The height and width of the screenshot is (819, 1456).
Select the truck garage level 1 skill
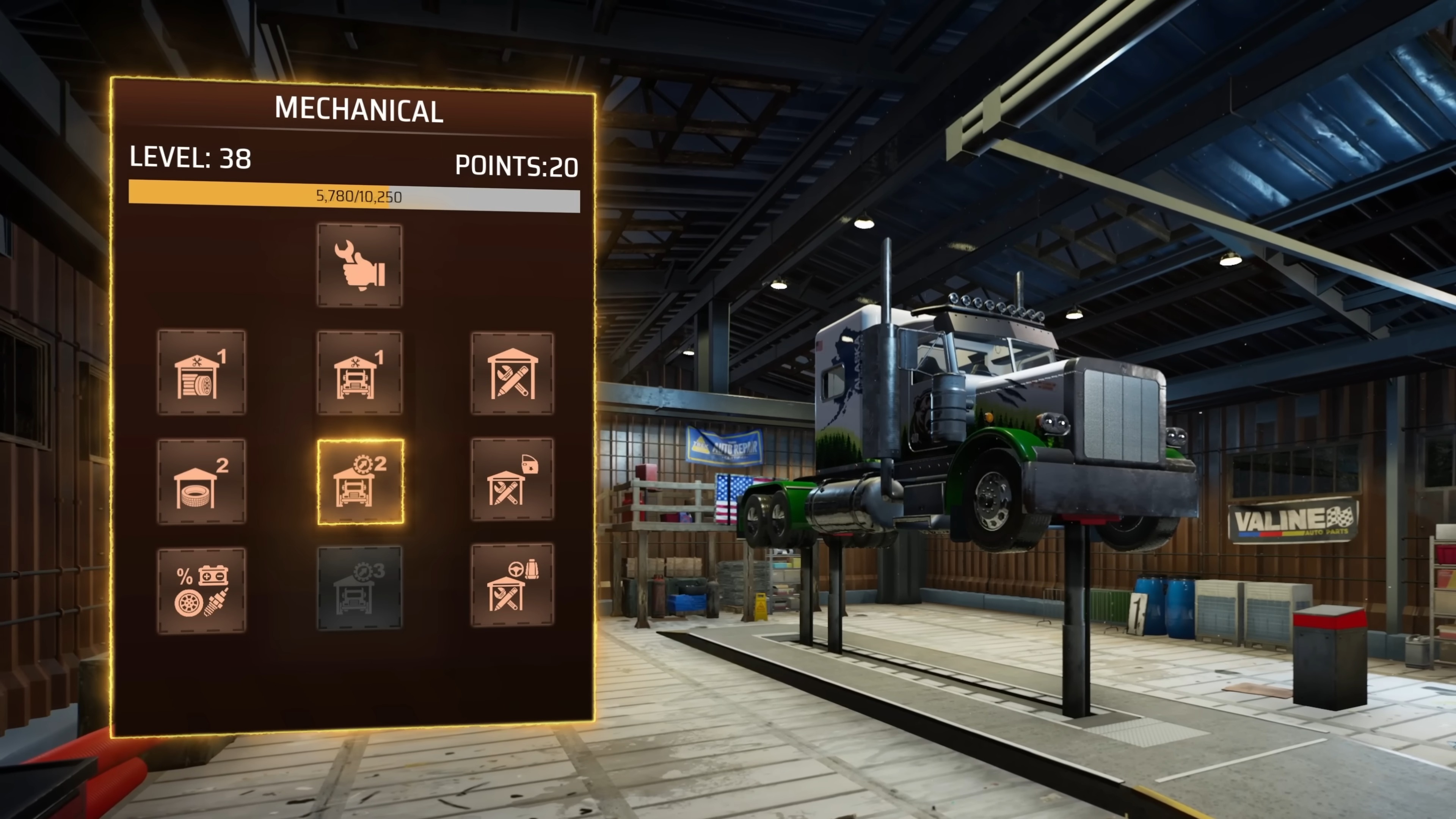point(359,373)
